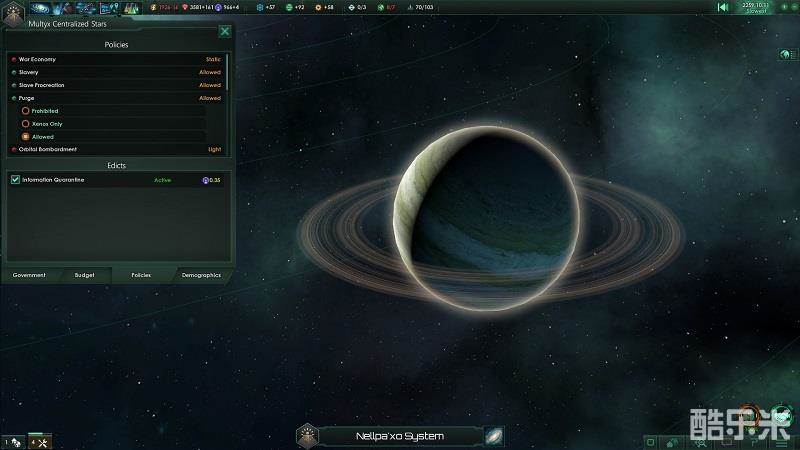The width and height of the screenshot is (800, 450).
Task: Switch to the Demographics tab
Action: 201,275
